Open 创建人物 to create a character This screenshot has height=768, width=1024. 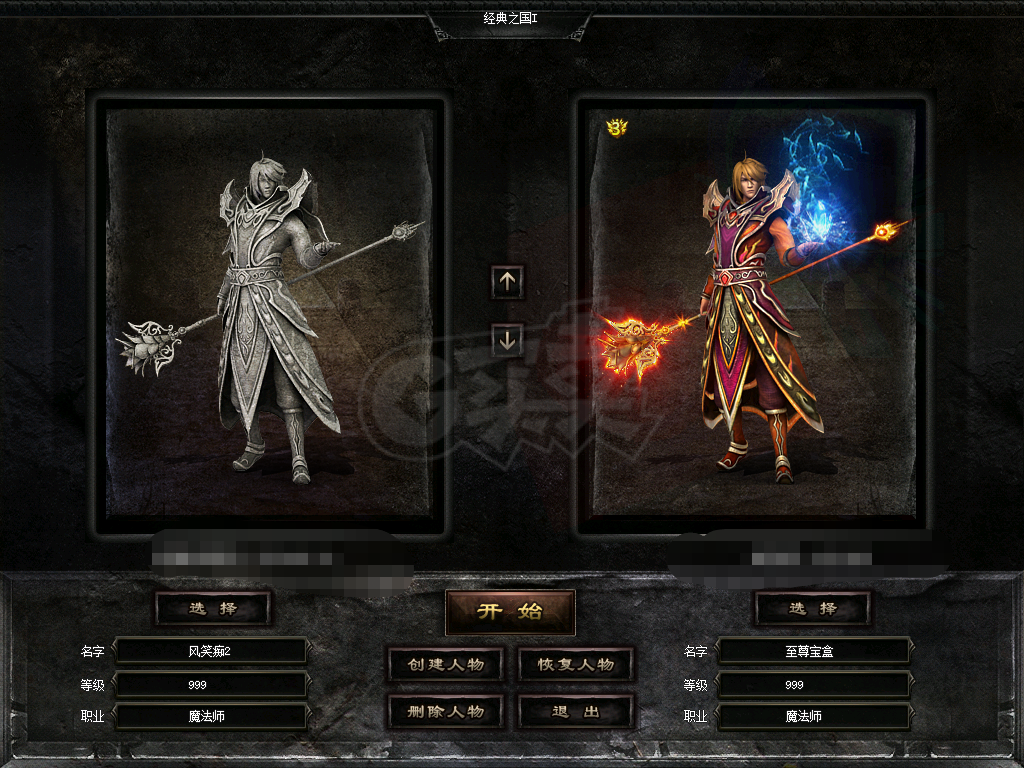coord(445,665)
